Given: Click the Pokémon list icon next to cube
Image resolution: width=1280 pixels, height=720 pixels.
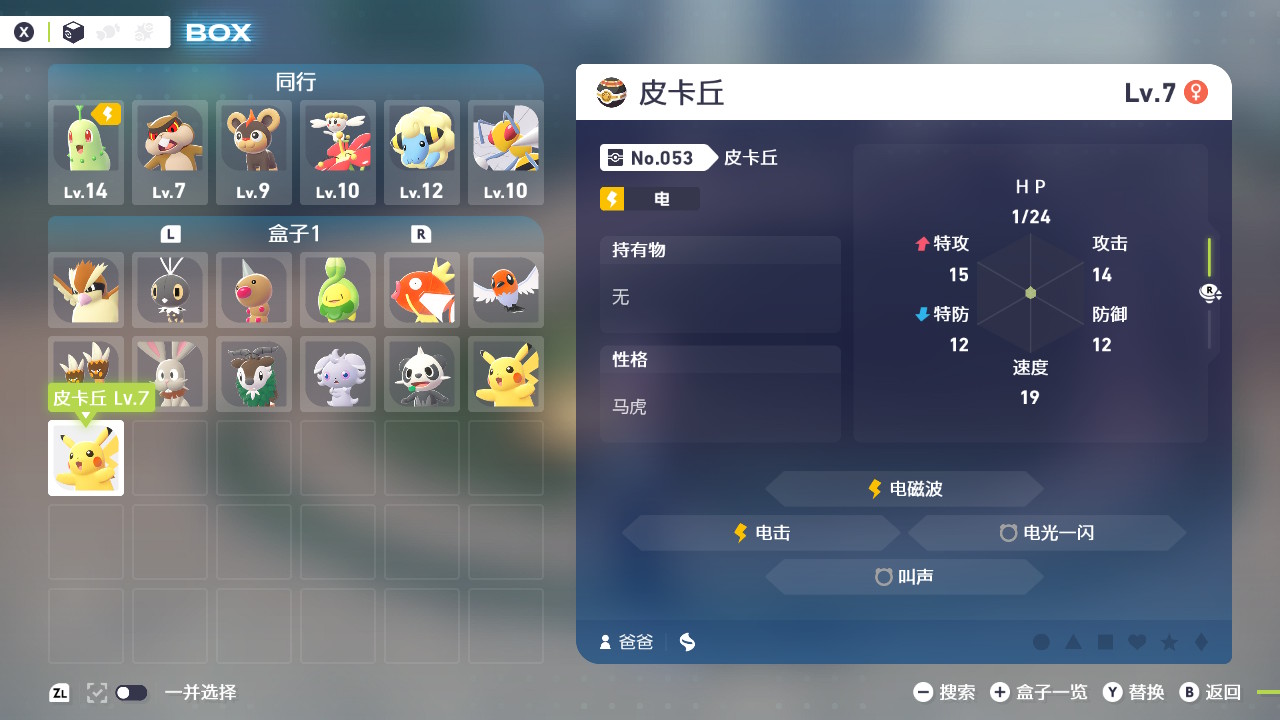Looking at the screenshot, I should (108, 31).
